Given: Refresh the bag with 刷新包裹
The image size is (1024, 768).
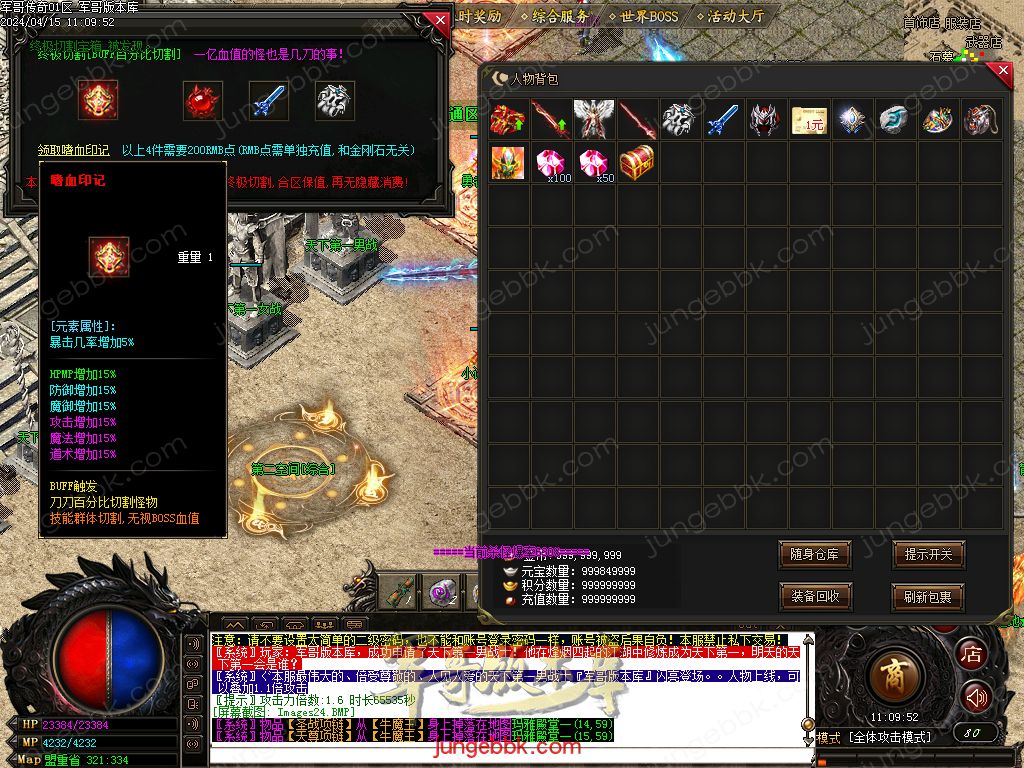Looking at the screenshot, I should tap(927, 597).
